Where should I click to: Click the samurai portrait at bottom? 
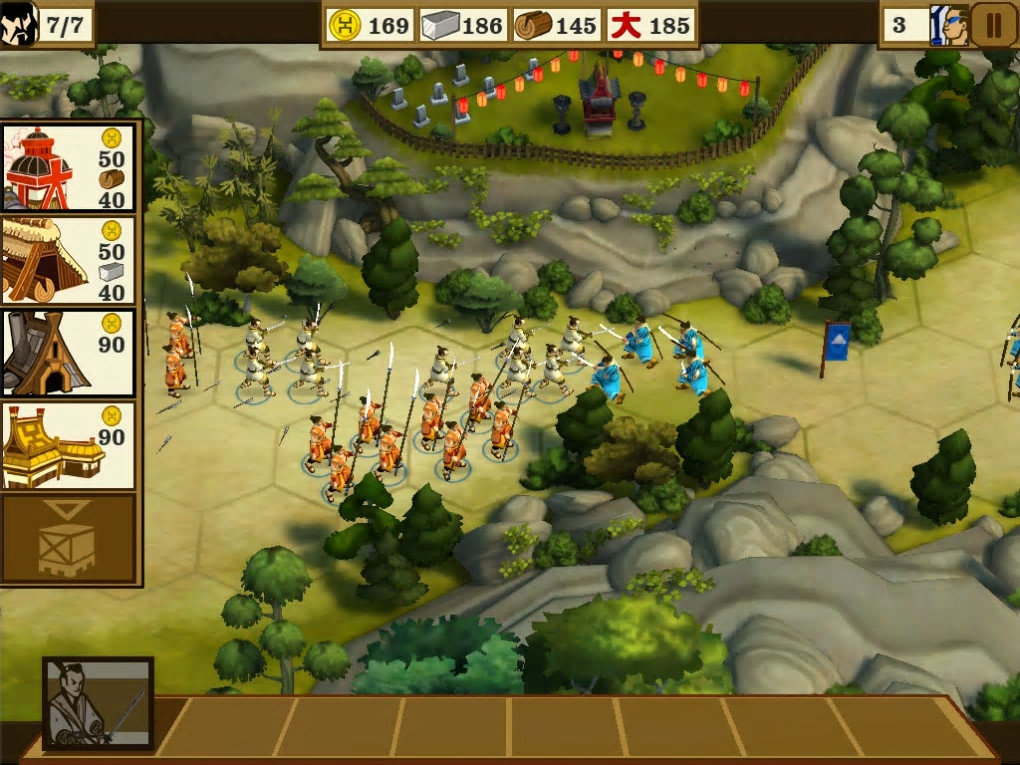98,702
